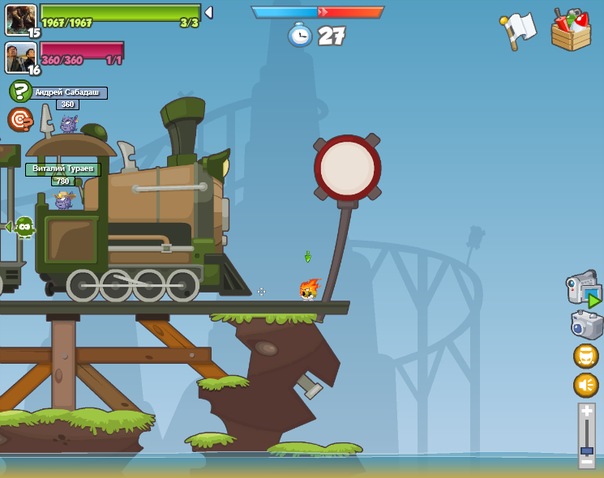The image size is (604, 478).
Task: Toggle the sound speaker button
Action: 586,385
